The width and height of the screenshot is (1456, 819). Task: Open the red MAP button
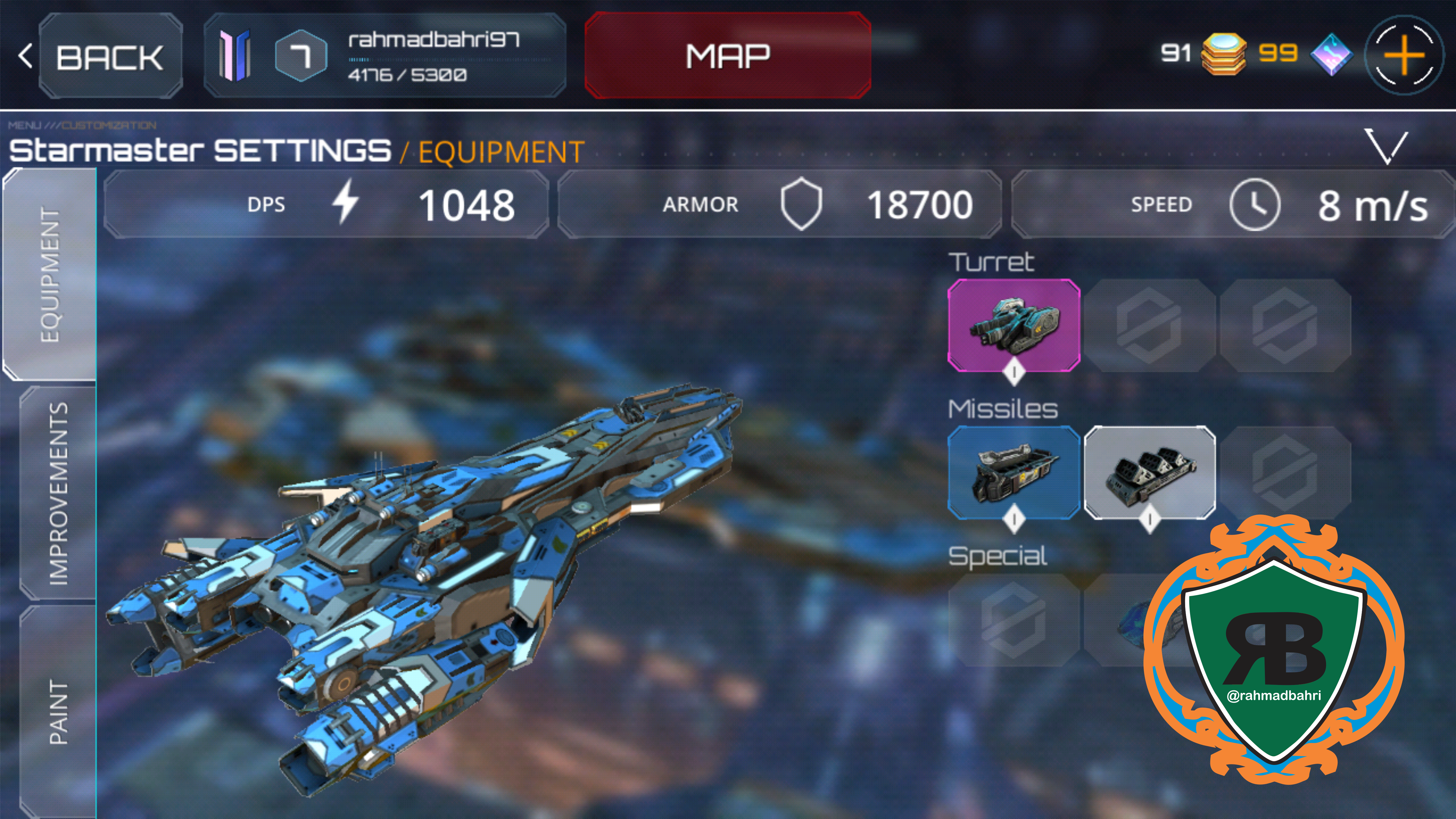[x=727, y=55]
